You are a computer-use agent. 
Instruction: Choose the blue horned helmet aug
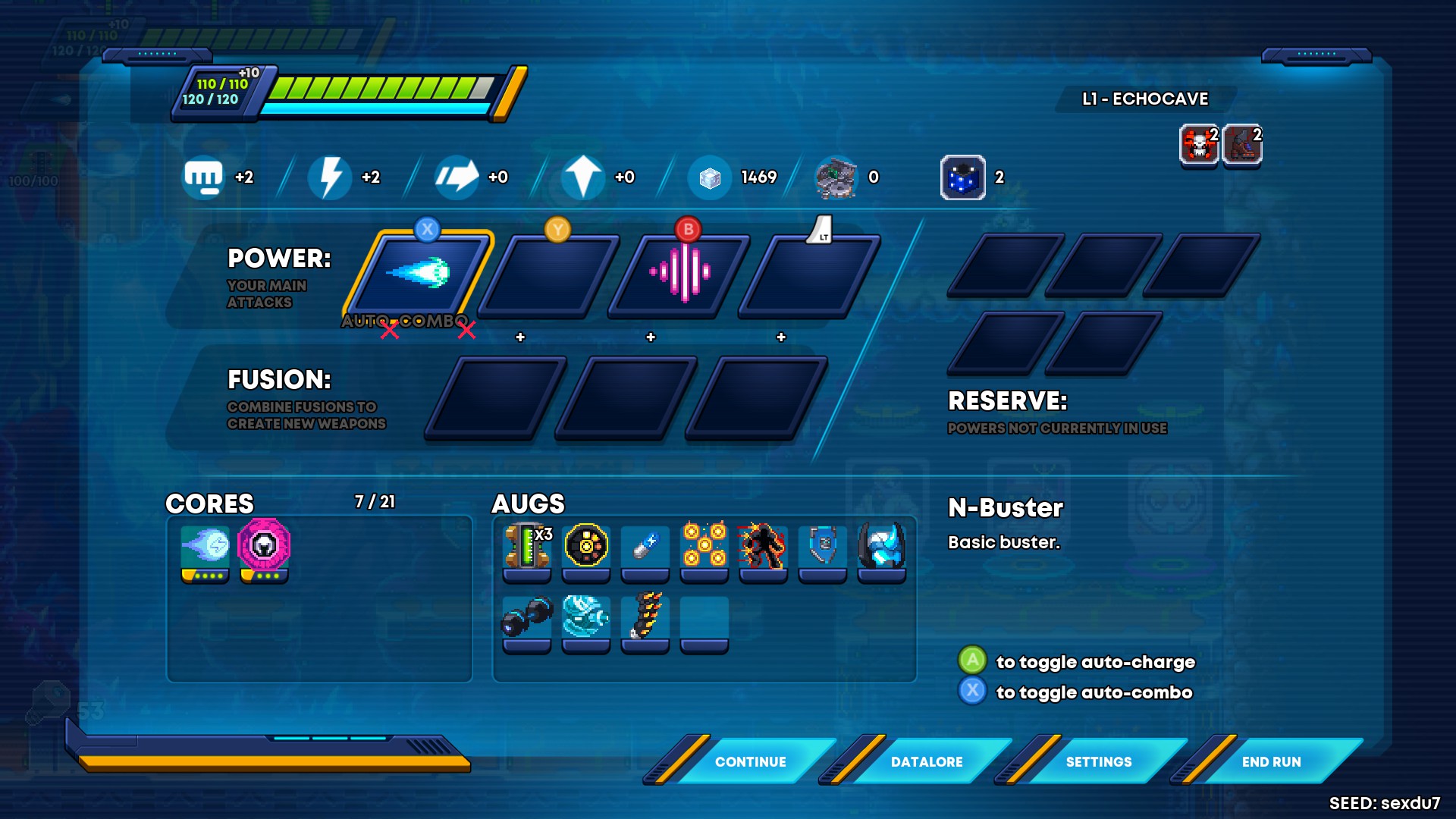tap(882, 546)
